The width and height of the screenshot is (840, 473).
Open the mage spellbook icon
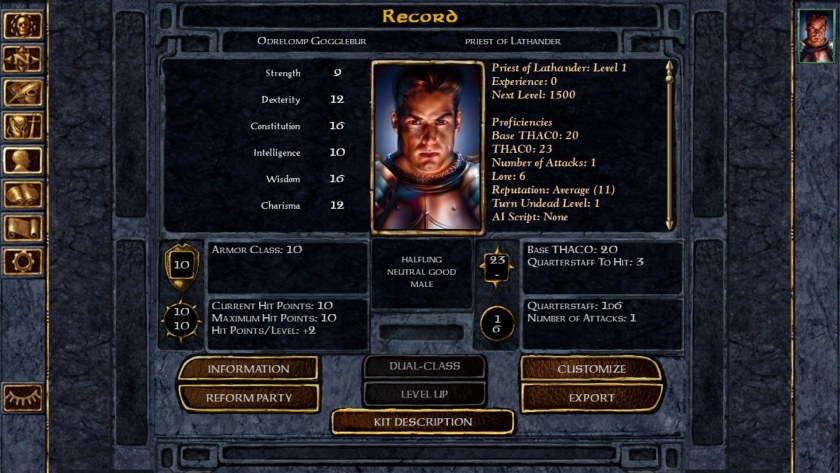[x=22, y=195]
